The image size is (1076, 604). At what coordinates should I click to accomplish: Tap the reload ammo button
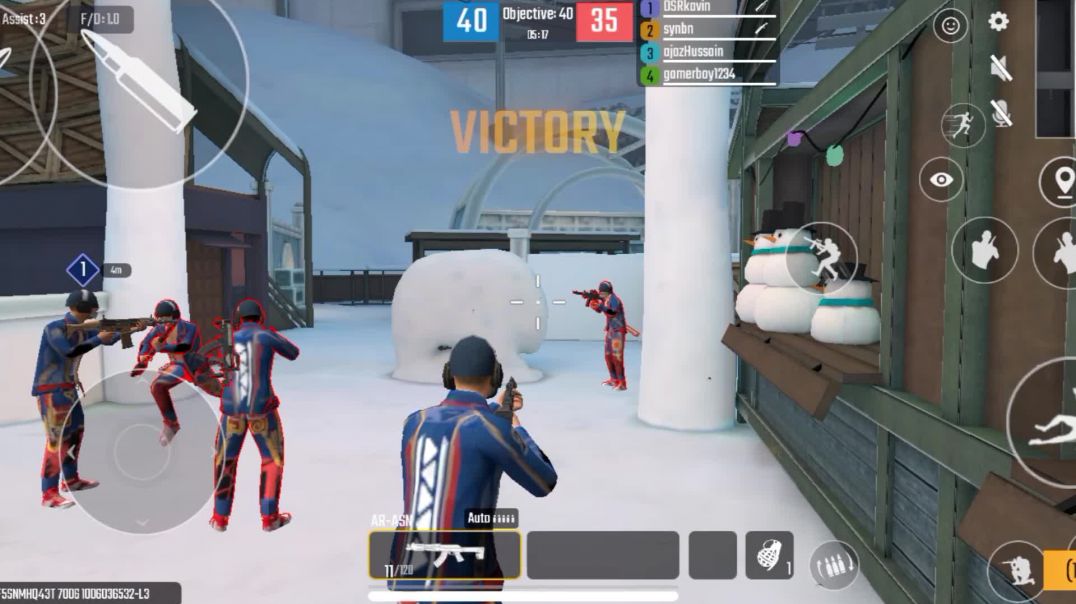(x=833, y=565)
